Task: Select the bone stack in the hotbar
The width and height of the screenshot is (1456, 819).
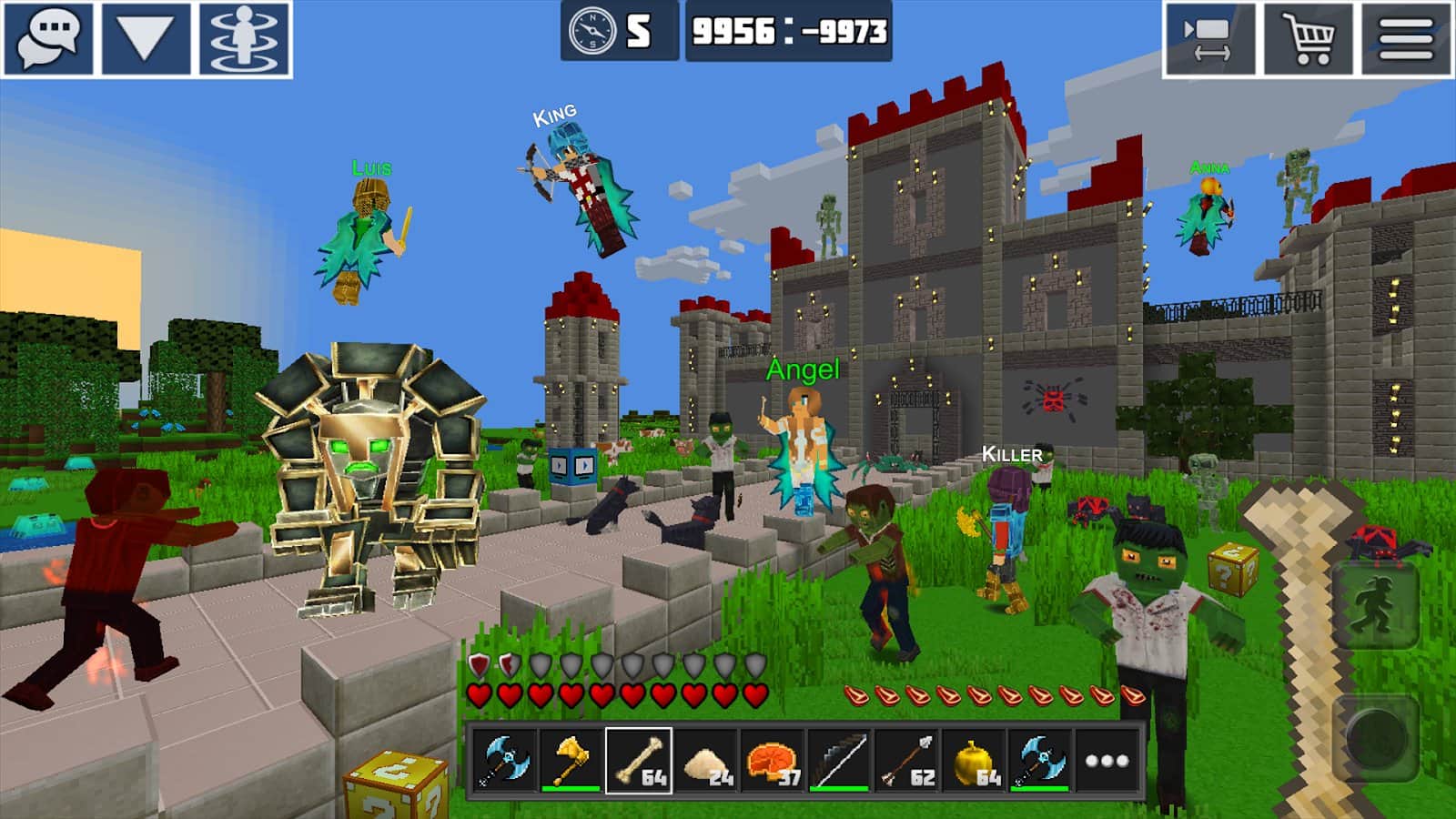Action: tap(639, 761)
